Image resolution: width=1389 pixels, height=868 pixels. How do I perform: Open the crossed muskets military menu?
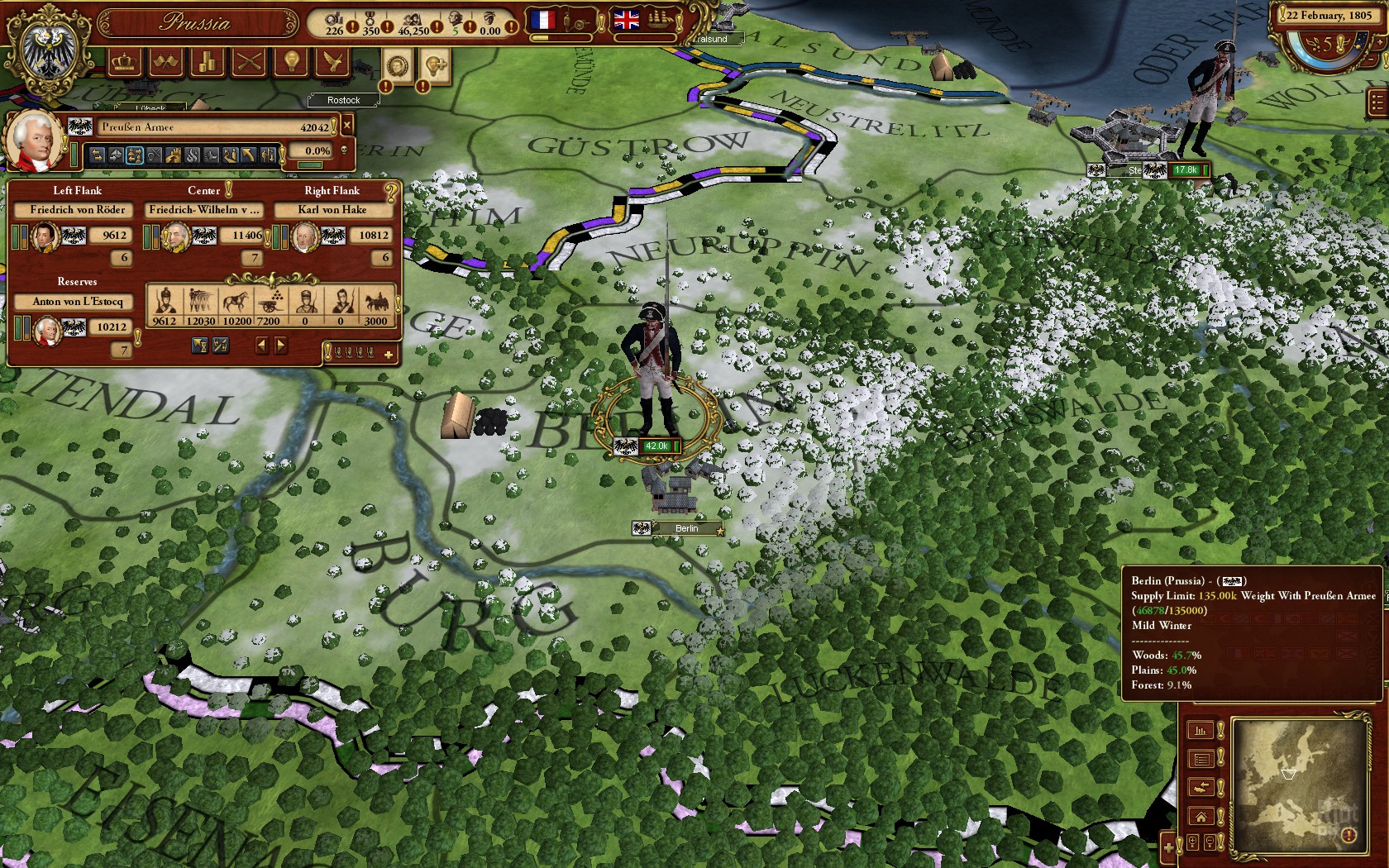coord(249,62)
